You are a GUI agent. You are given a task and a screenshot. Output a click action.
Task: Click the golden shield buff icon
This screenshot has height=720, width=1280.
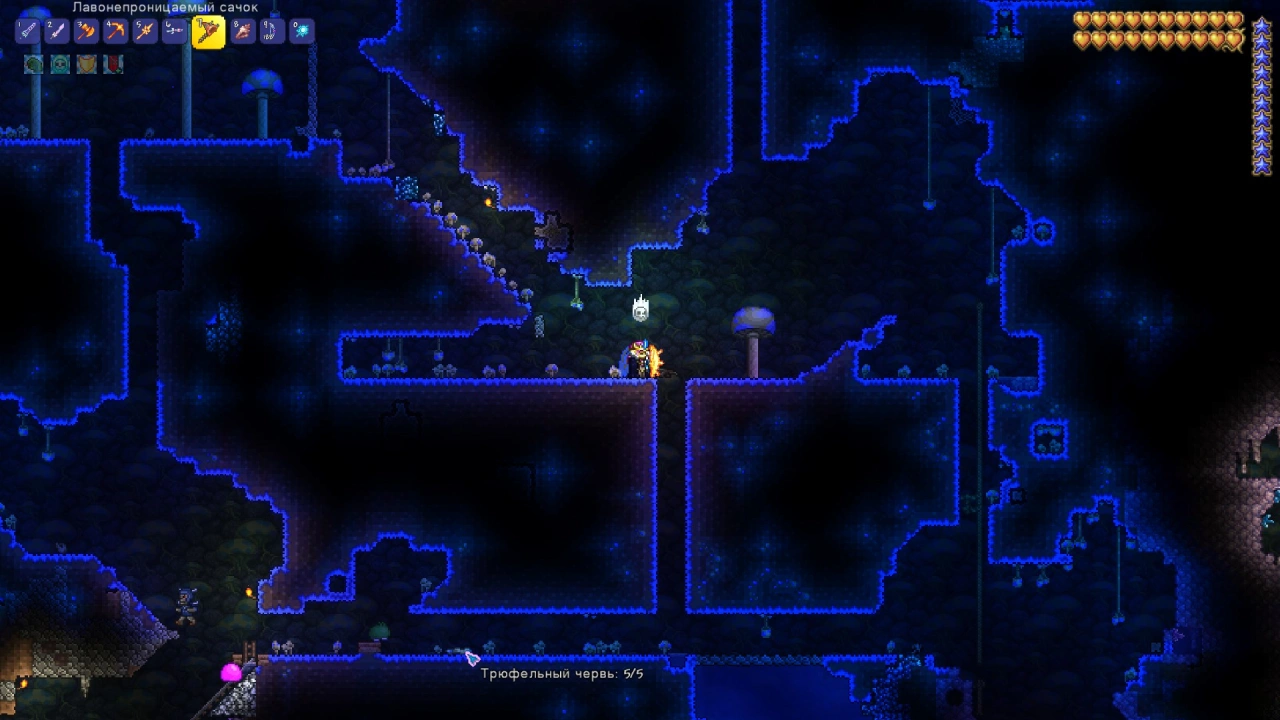(87, 65)
